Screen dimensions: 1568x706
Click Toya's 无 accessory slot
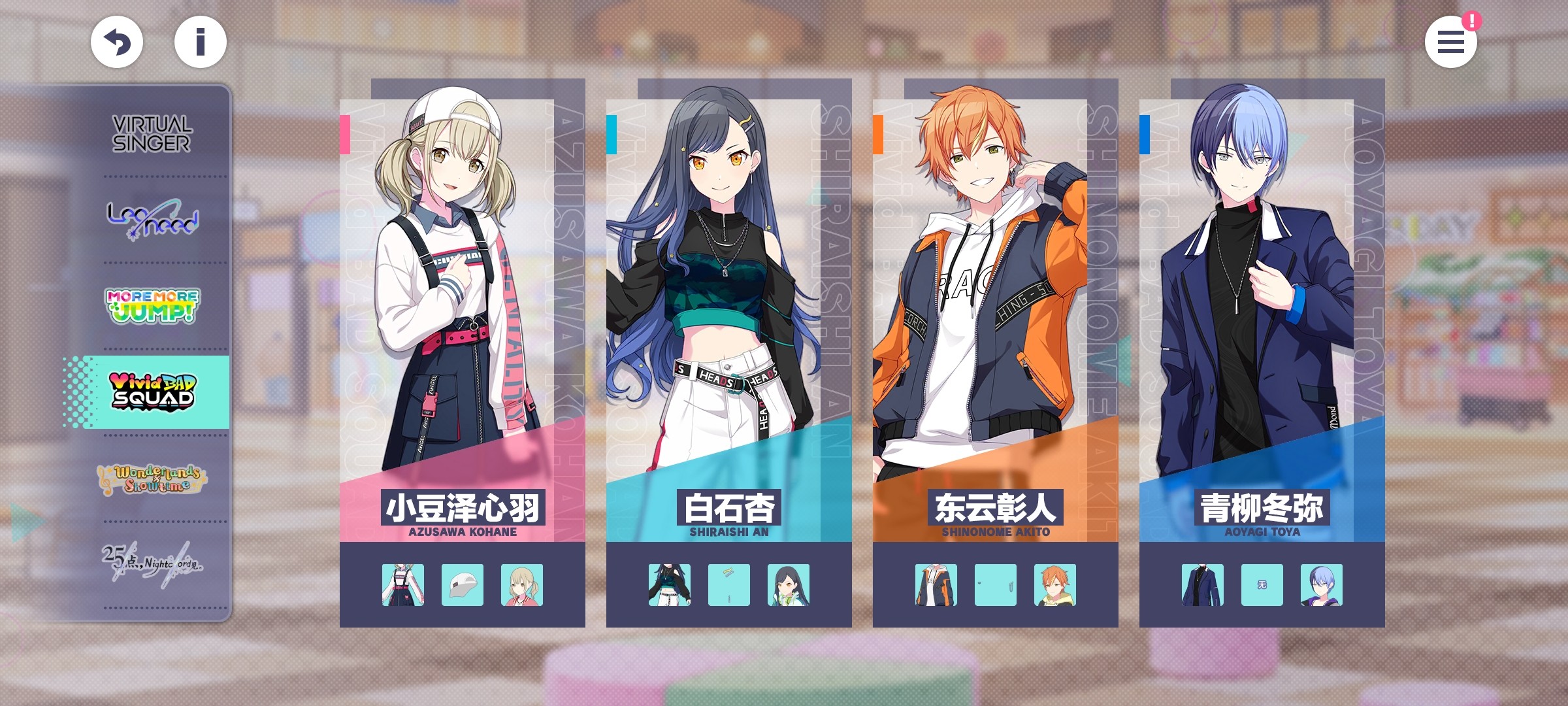[1262, 585]
